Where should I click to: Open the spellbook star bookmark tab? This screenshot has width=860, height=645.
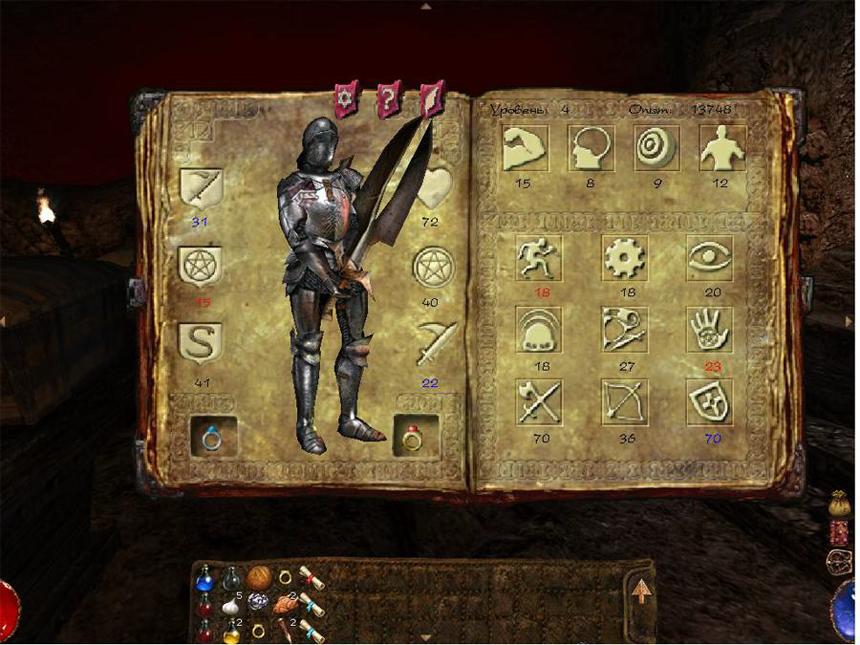[346, 99]
